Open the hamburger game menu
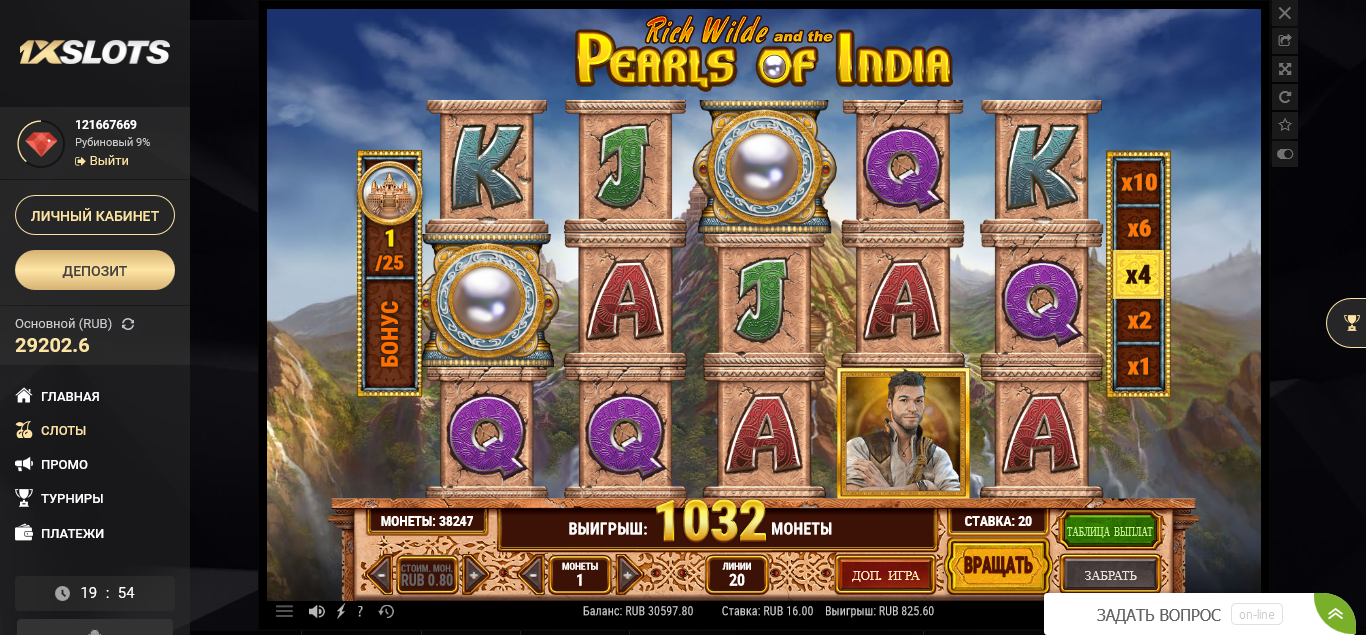The height and width of the screenshot is (635, 1366). [285, 611]
